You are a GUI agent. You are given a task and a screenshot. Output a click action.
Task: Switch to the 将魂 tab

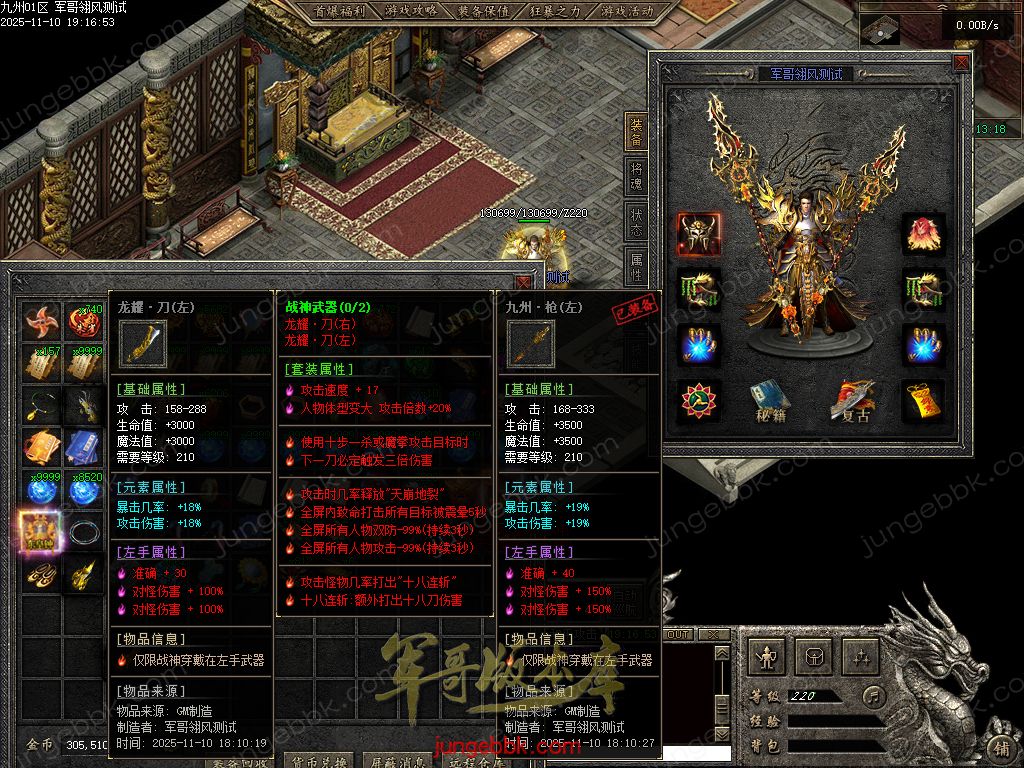636,177
